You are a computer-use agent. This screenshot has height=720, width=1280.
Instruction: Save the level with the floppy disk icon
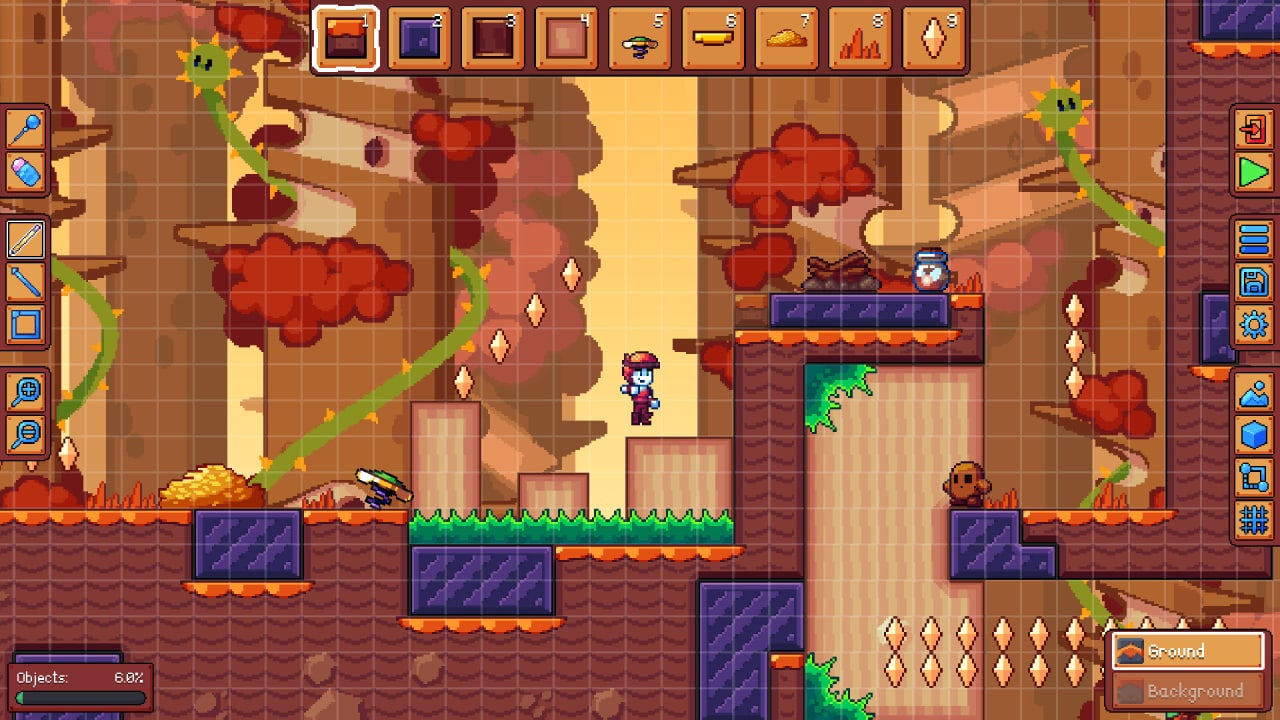point(1254,282)
